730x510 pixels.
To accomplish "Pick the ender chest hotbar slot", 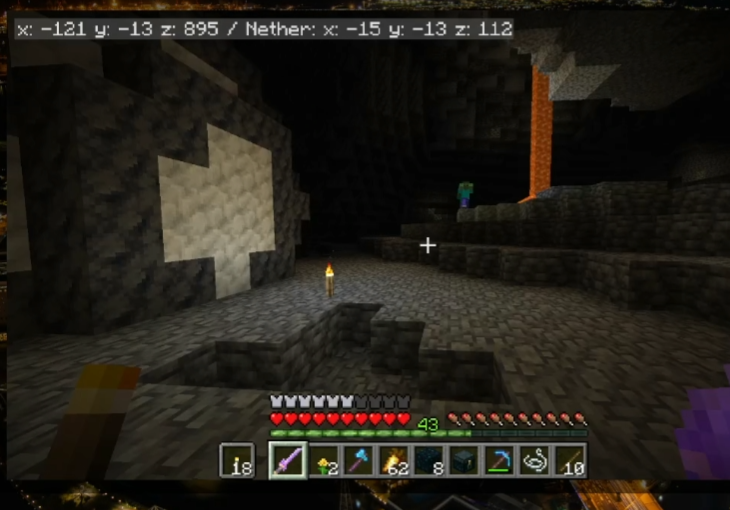I will click(463, 460).
